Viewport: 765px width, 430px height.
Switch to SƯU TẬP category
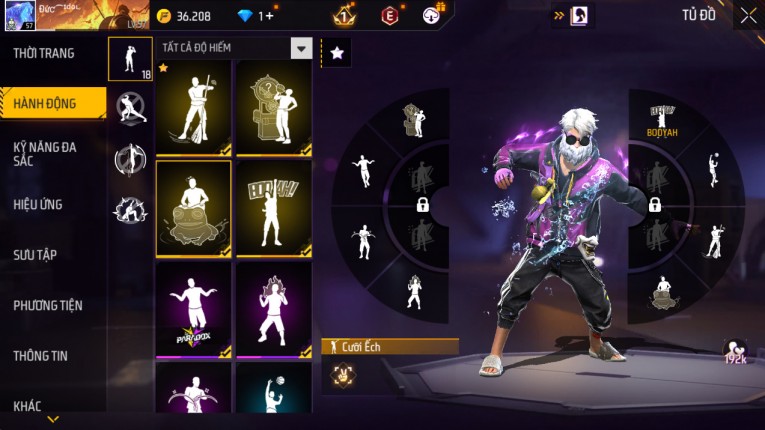click(35, 255)
